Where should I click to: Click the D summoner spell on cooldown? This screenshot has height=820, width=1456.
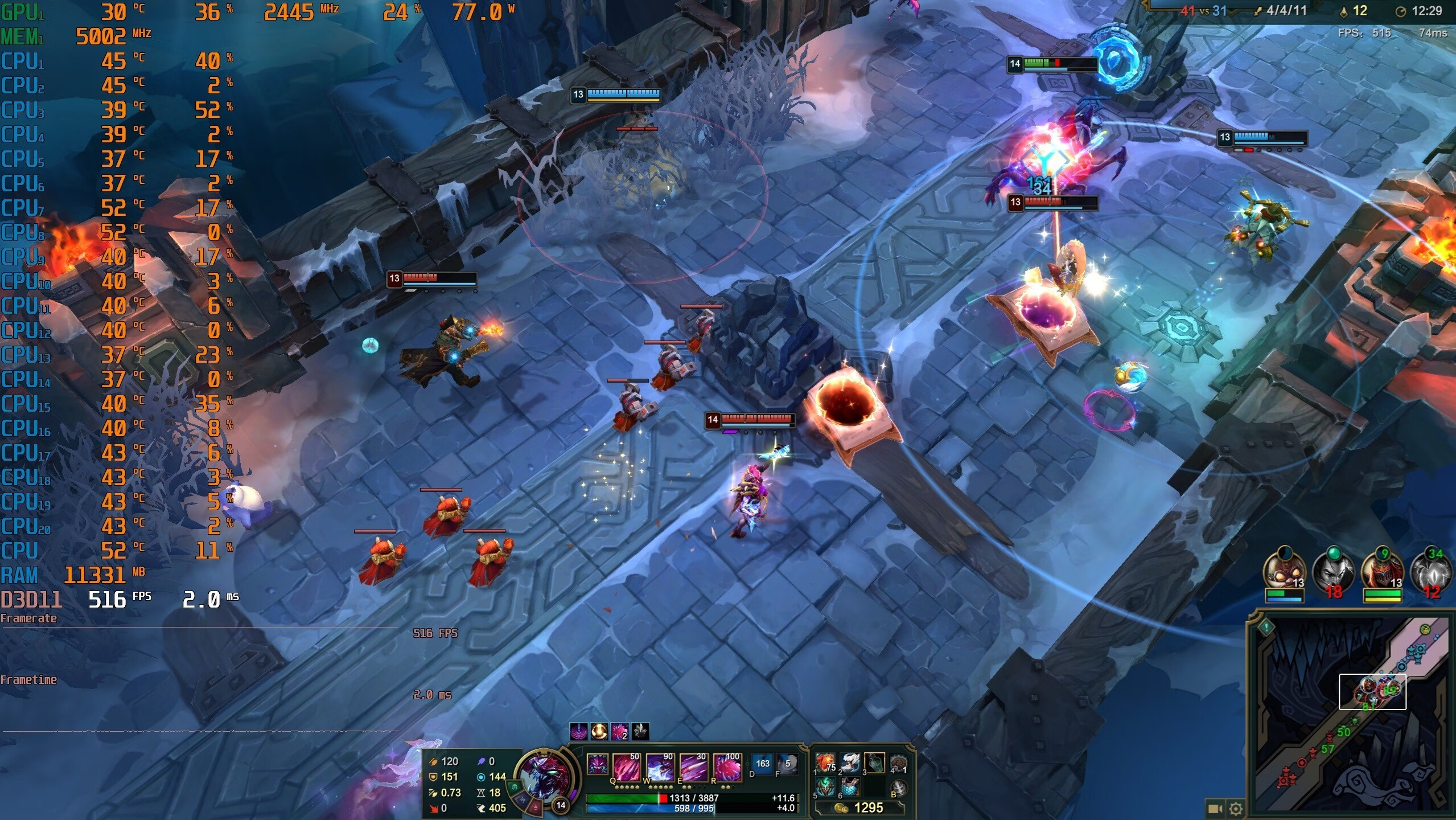[x=762, y=764]
